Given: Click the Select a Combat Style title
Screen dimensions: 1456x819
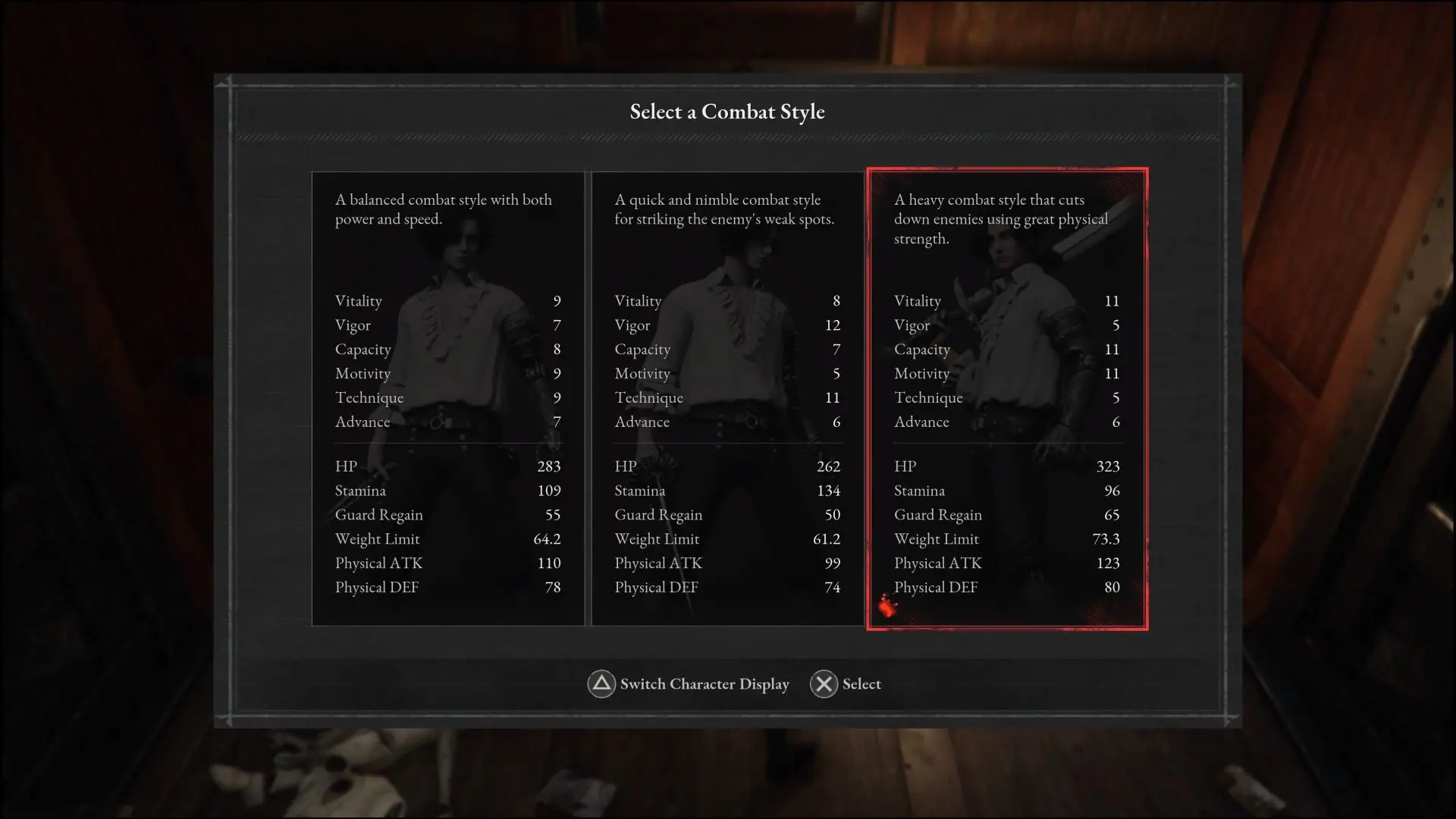Looking at the screenshot, I should tap(726, 111).
